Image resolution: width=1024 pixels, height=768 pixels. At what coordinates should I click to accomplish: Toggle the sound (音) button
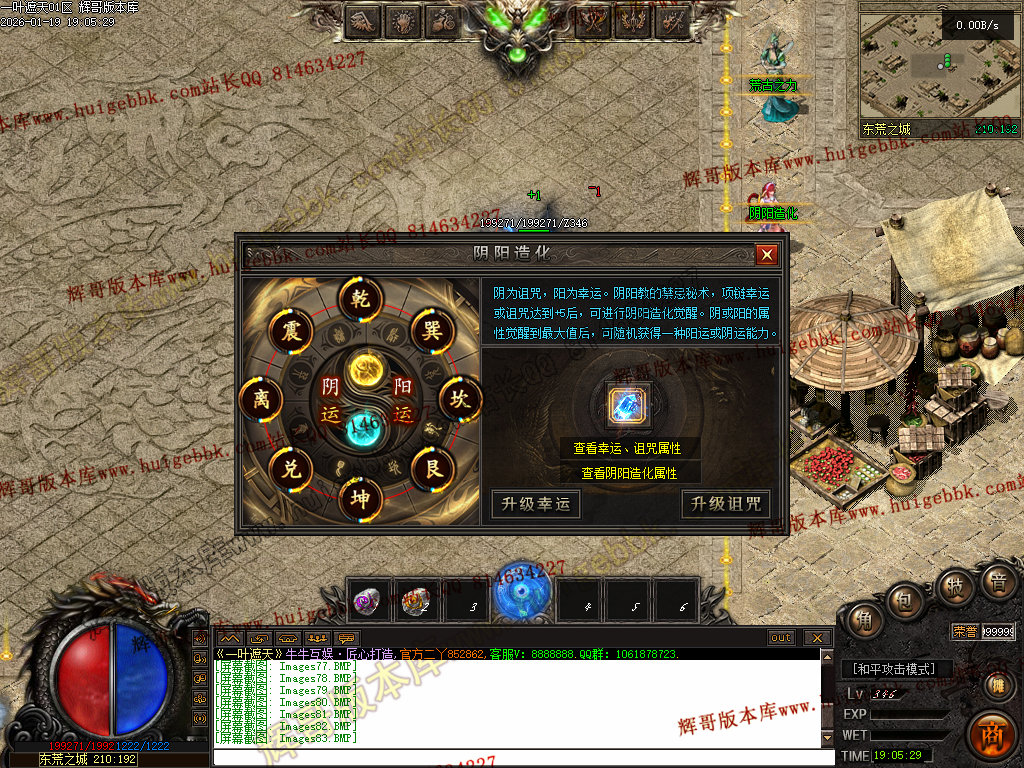[x=997, y=582]
